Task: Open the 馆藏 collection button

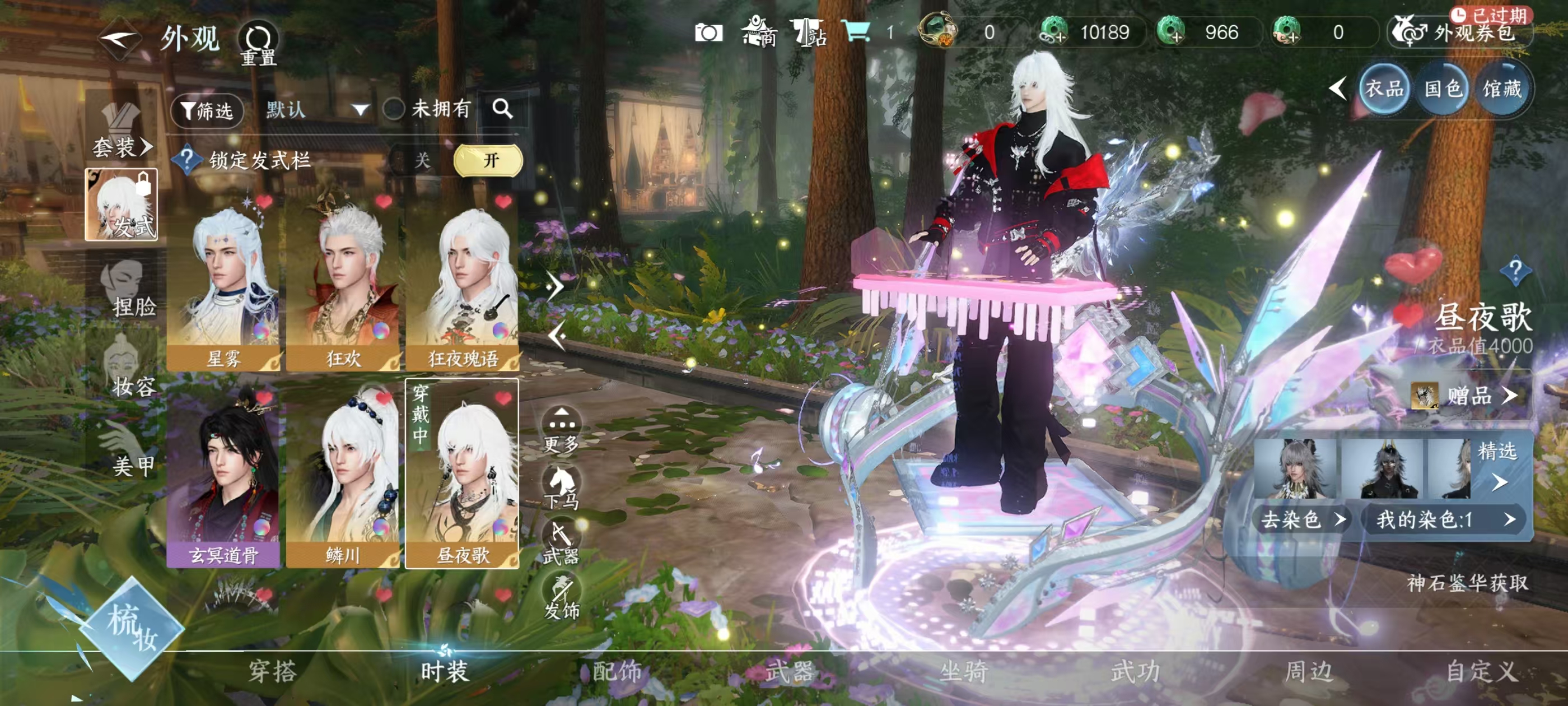Action: click(1502, 89)
